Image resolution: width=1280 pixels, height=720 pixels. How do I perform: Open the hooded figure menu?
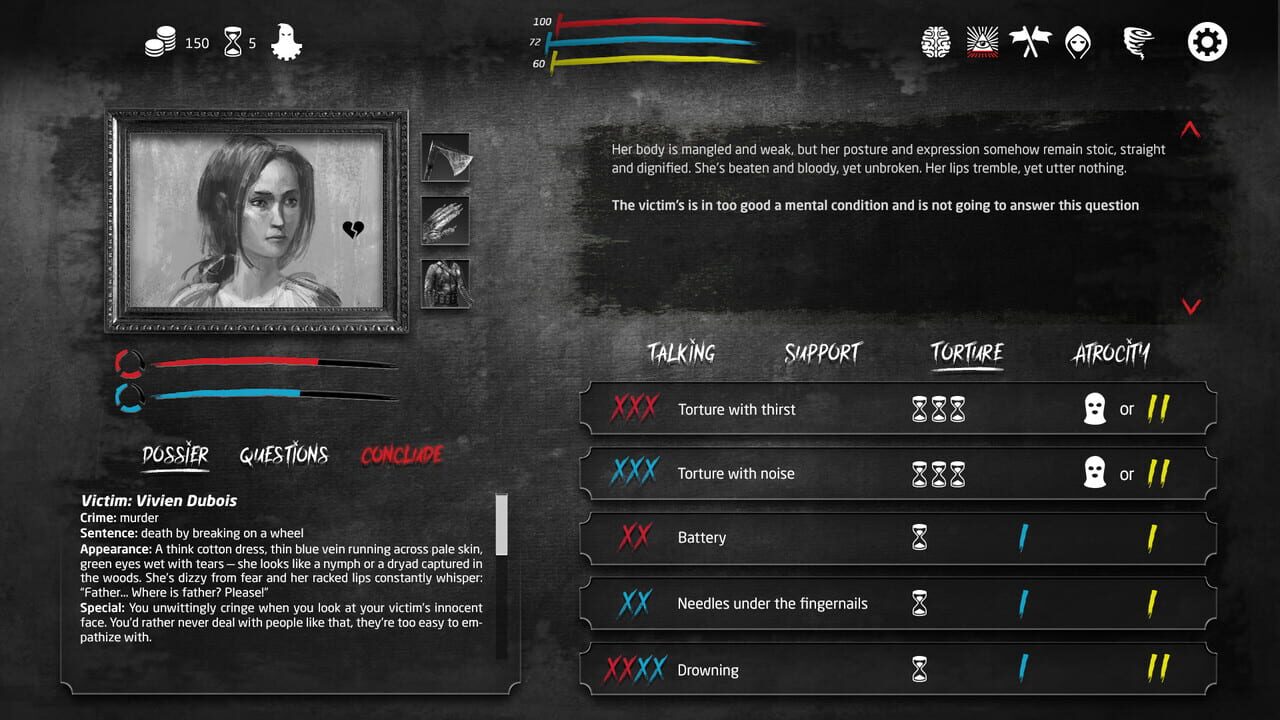coord(1080,42)
